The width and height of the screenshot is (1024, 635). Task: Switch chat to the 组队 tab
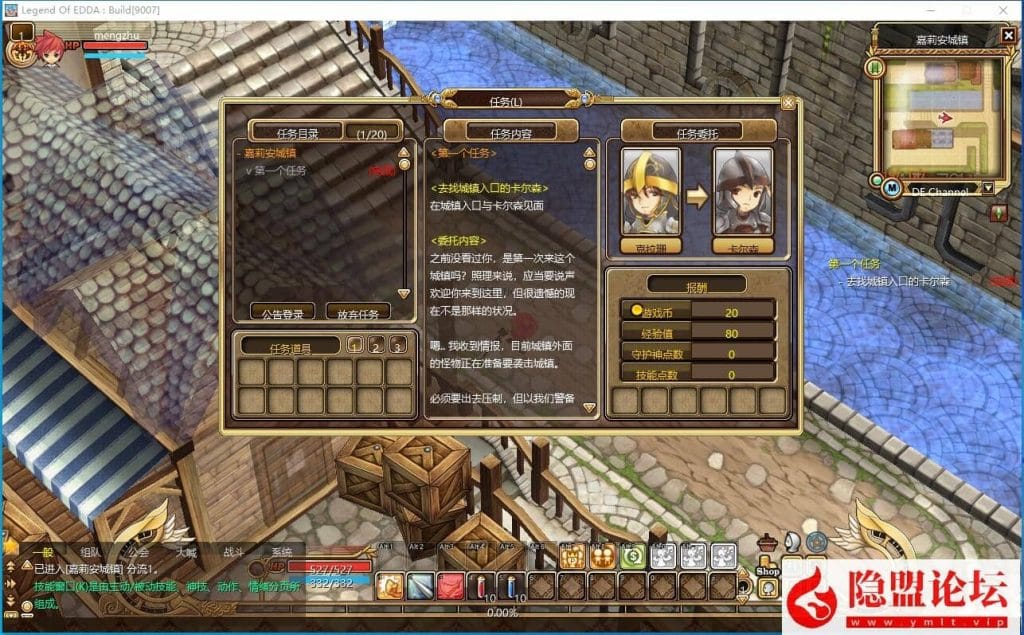point(90,552)
